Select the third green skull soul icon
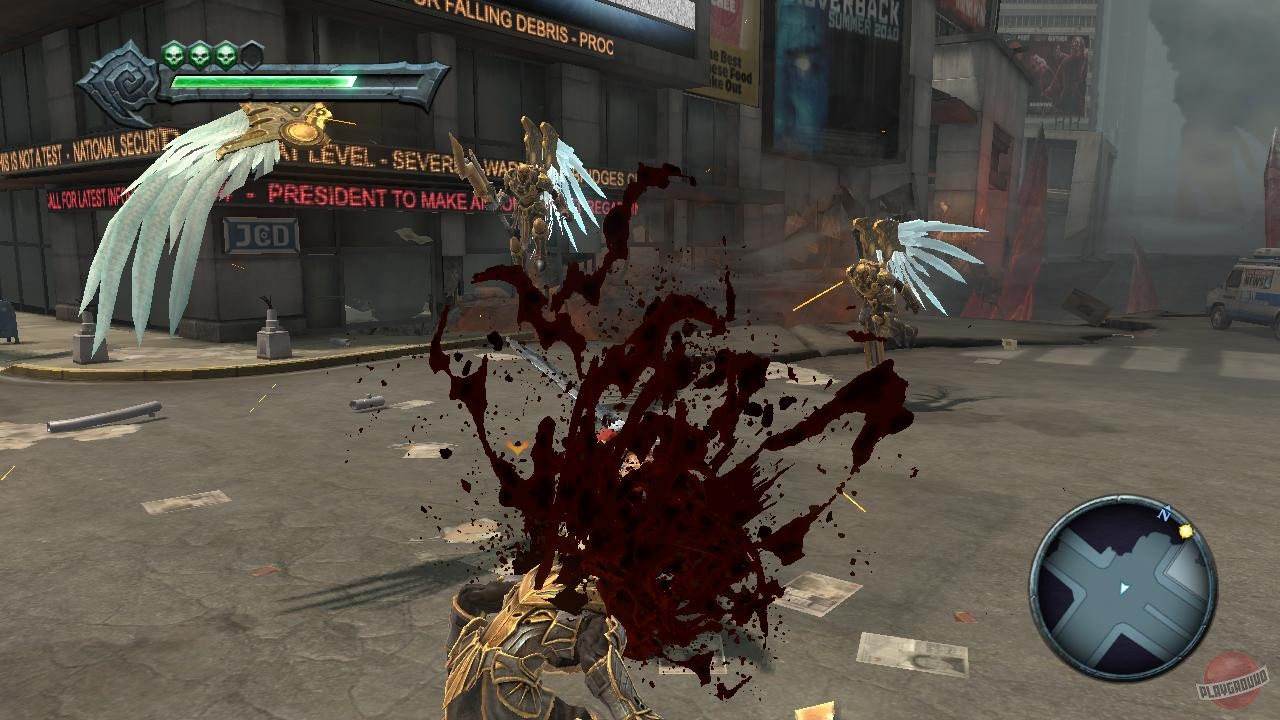 click(x=226, y=55)
